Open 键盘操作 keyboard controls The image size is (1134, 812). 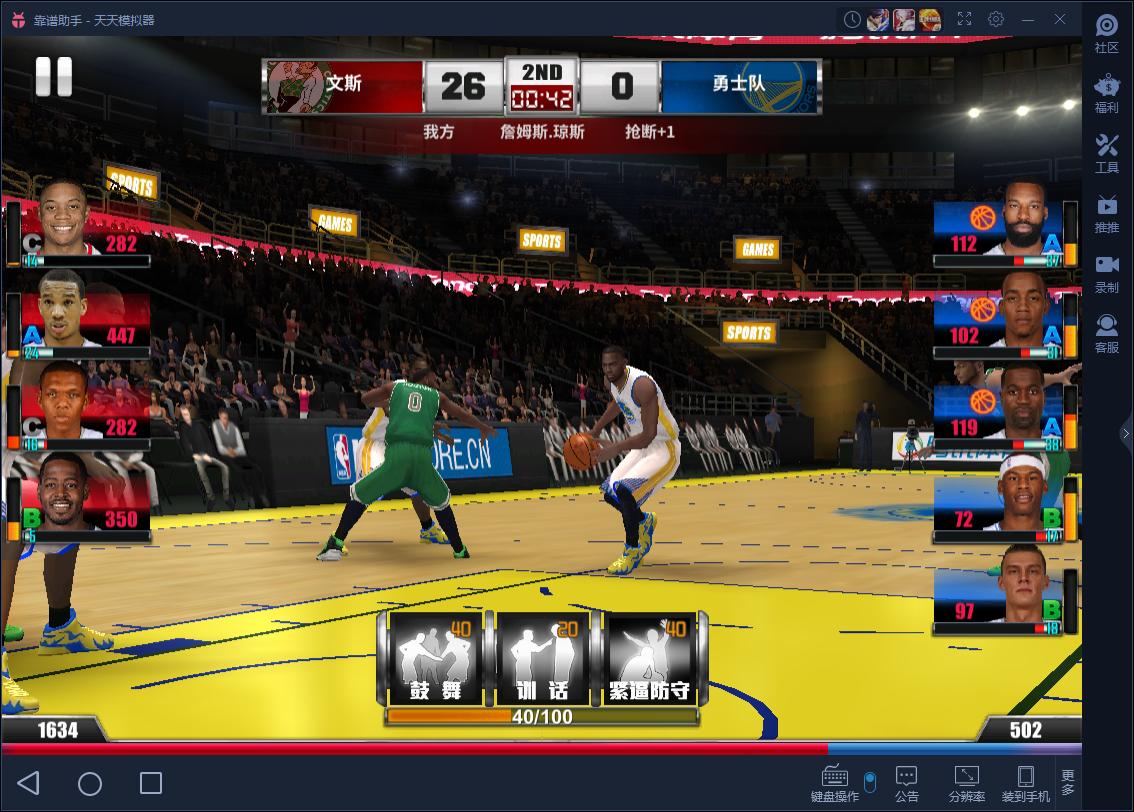[834, 784]
